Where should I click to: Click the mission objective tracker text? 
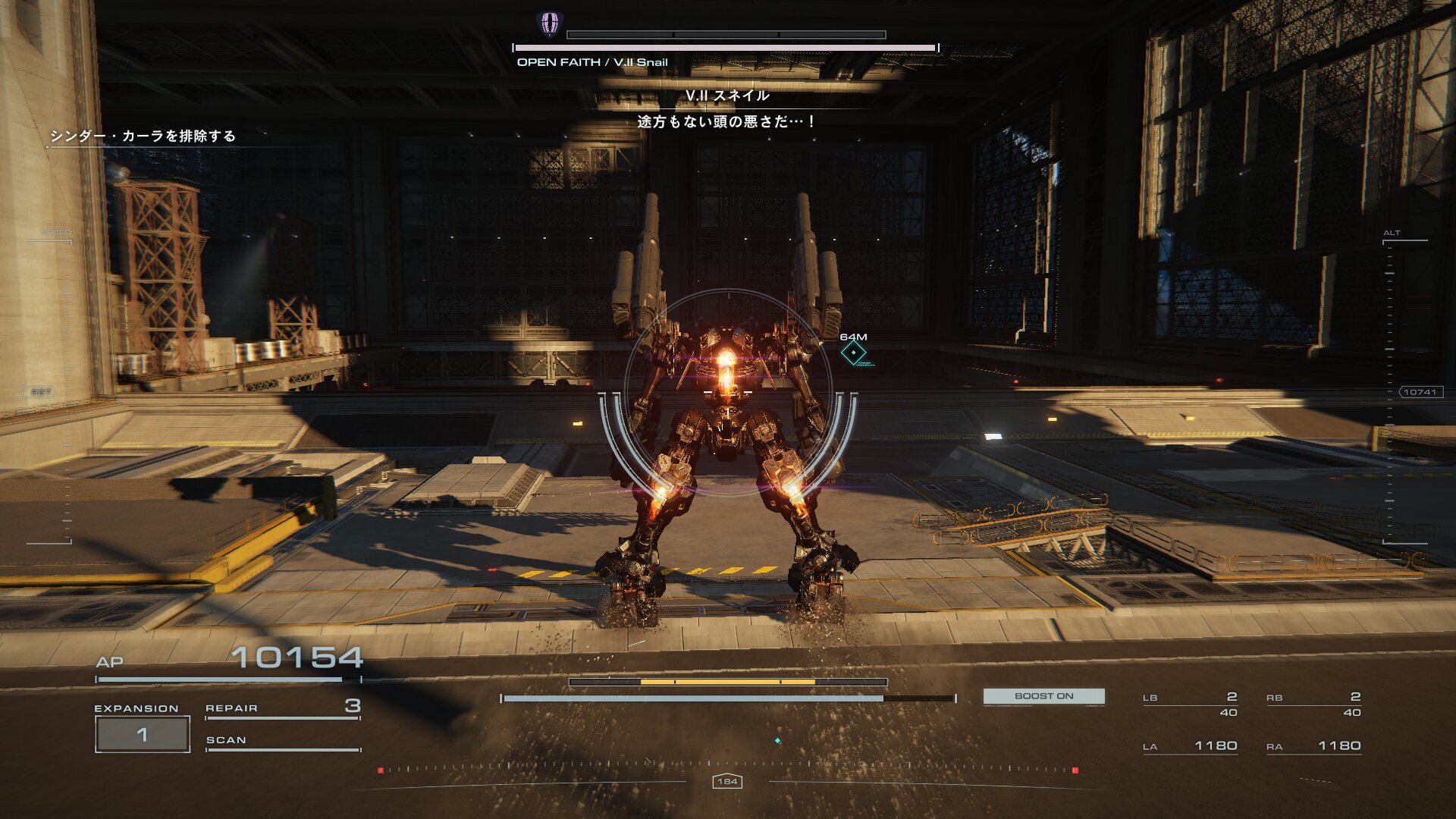coord(143,136)
